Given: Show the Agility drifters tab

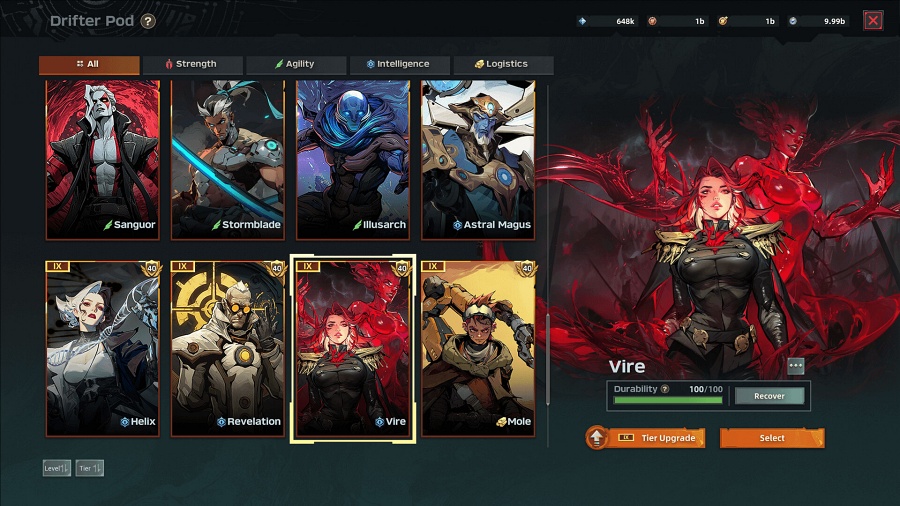Looking at the screenshot, I should click(296, 64).
